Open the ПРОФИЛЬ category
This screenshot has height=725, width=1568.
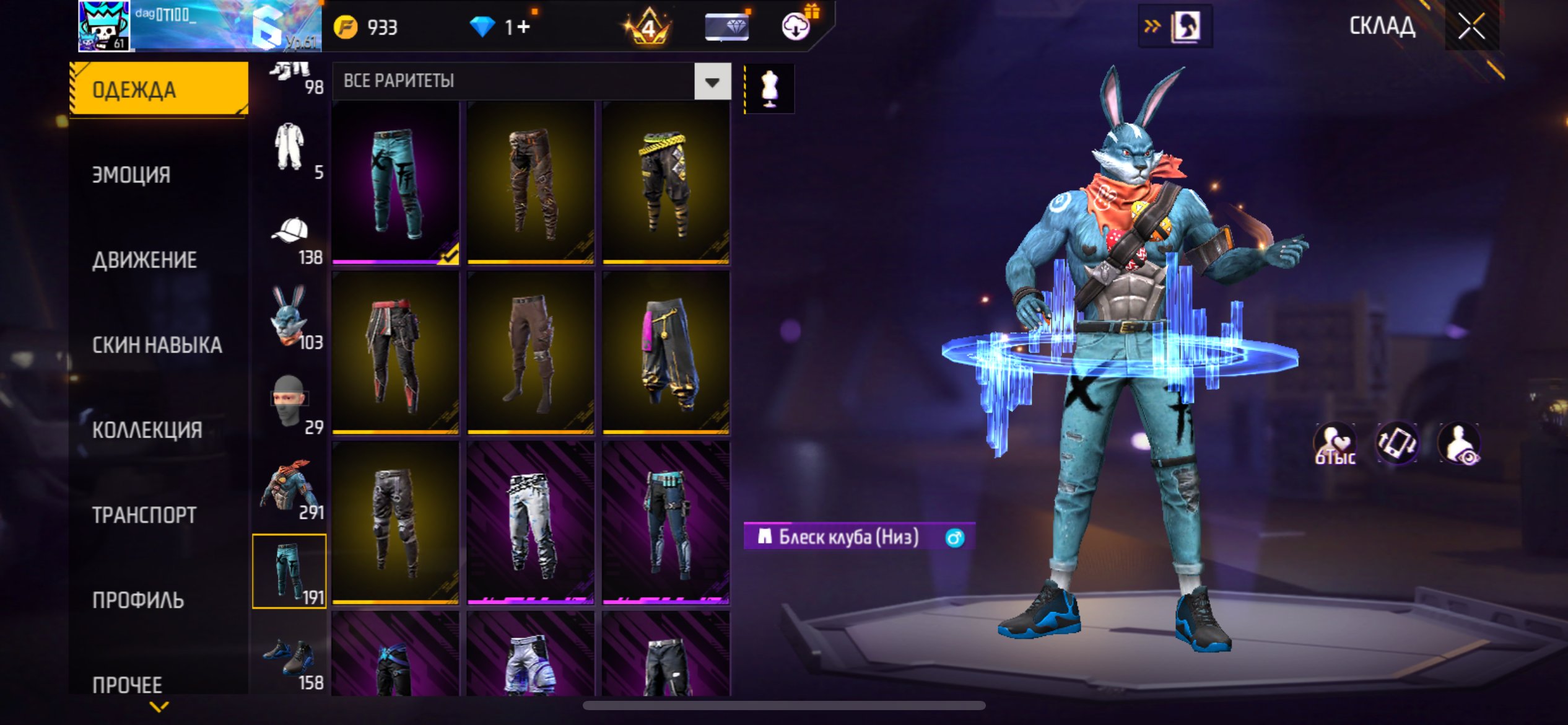tap(137, 599)
